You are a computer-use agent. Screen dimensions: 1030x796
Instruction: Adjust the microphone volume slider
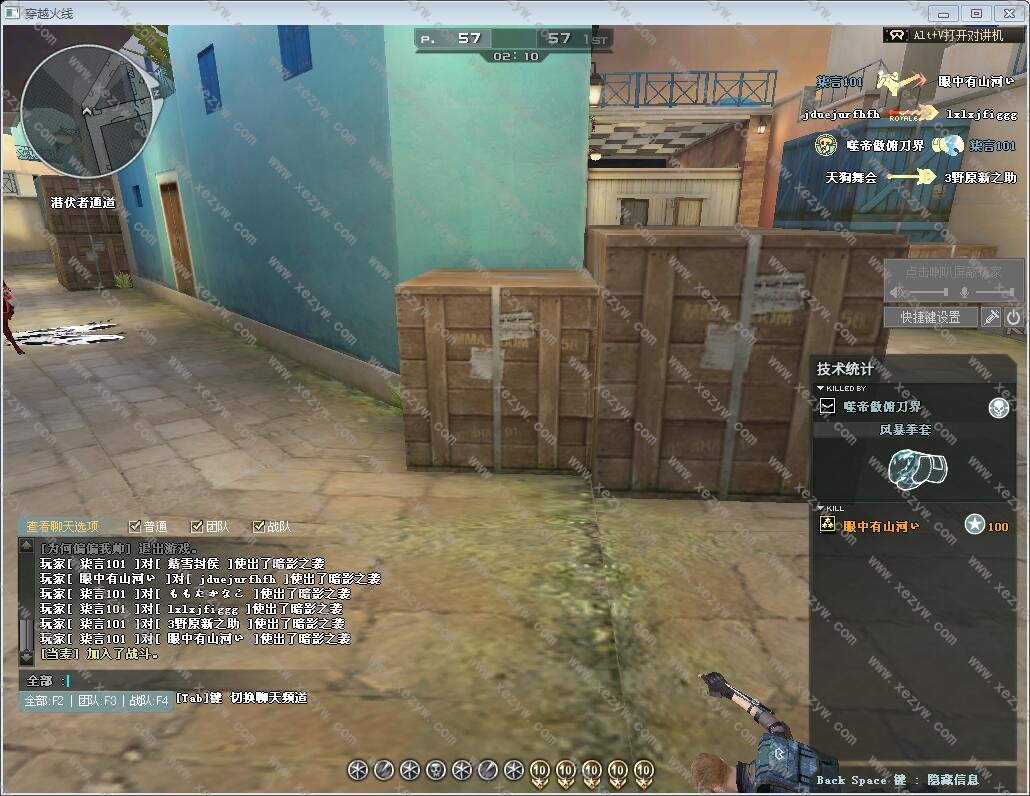click(992, 291)
